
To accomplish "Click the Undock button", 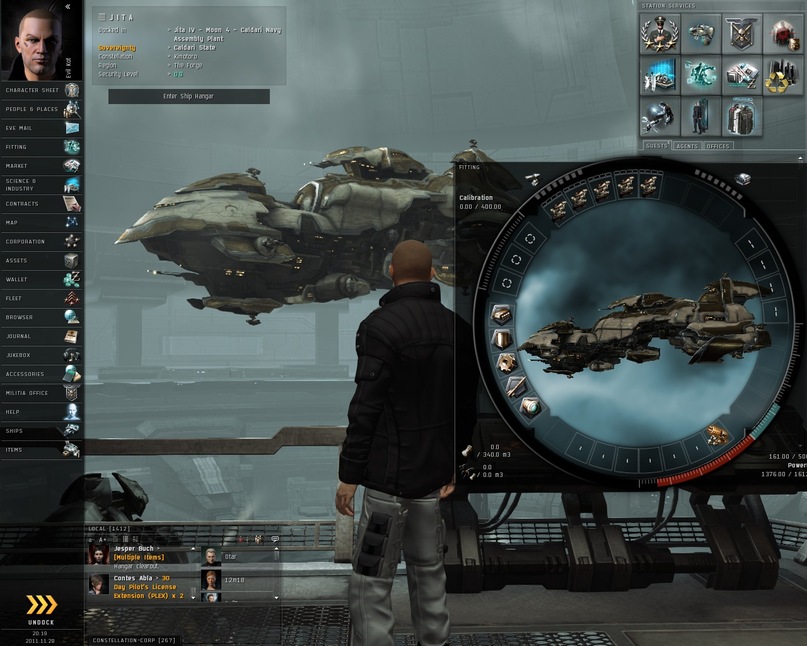I will coord(41,609).
